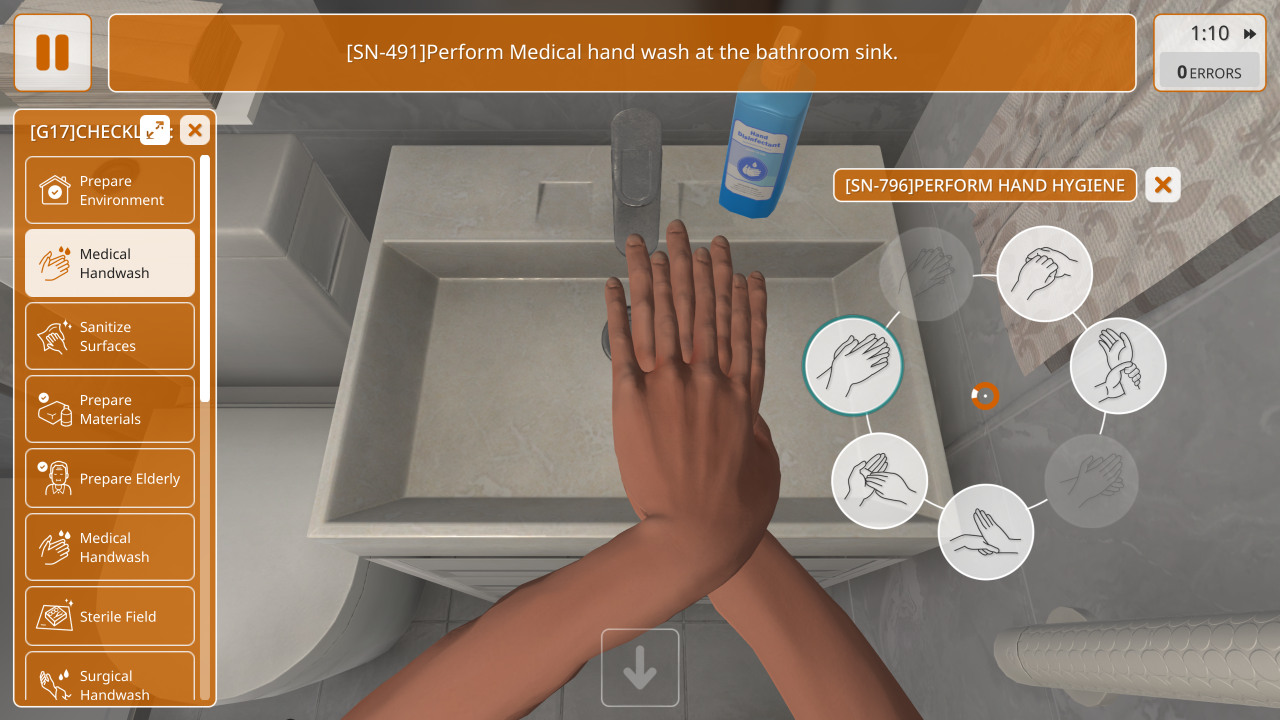Choose the wrist-gripping hand wash step
This screenshot has height=720, width=1280.
tap(1118, 366)
